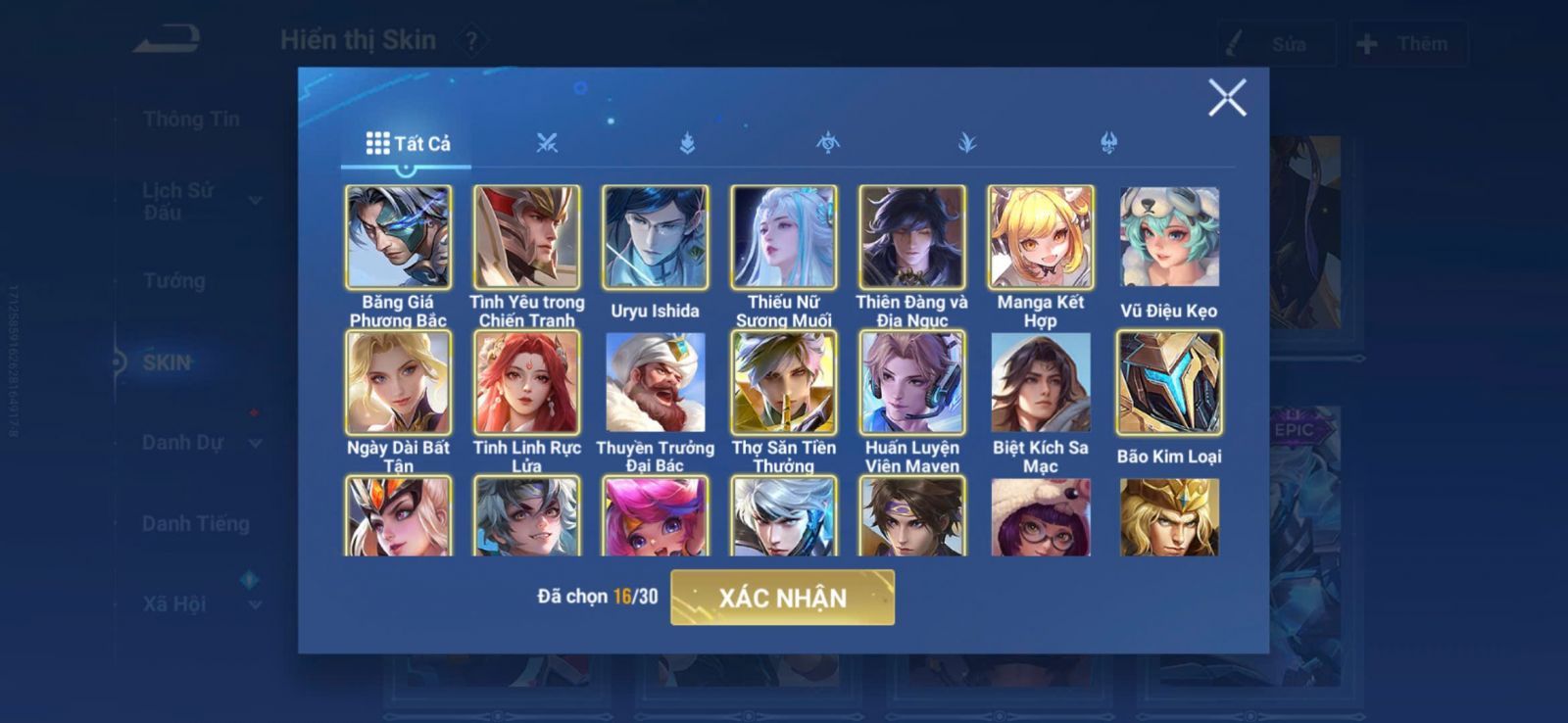Screen dimensions: 1568x723
Task: Filter skins by the crossed swords class tab
Action: pyautogui.click(x=547, y=144)
